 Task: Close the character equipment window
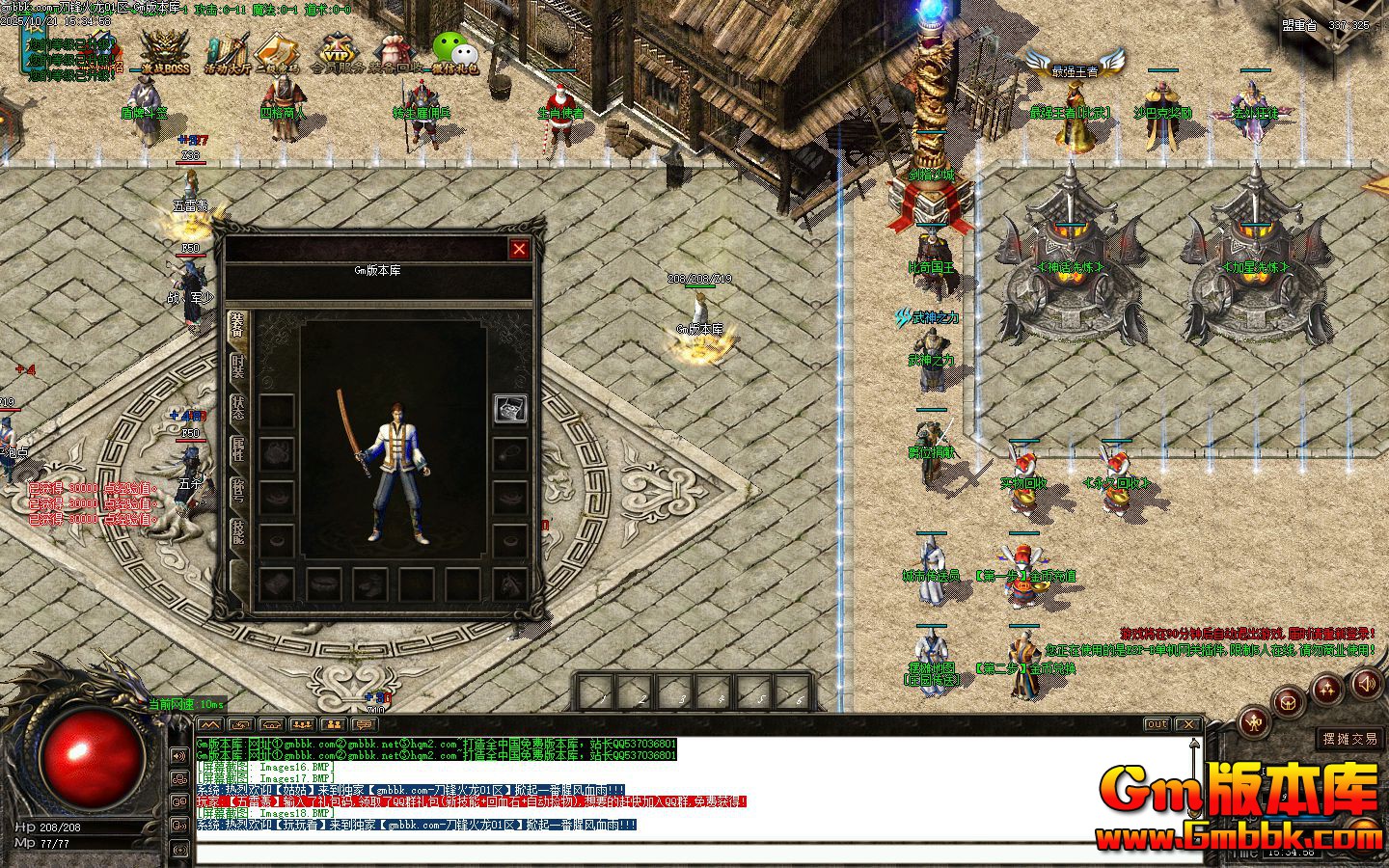point(519,249)
